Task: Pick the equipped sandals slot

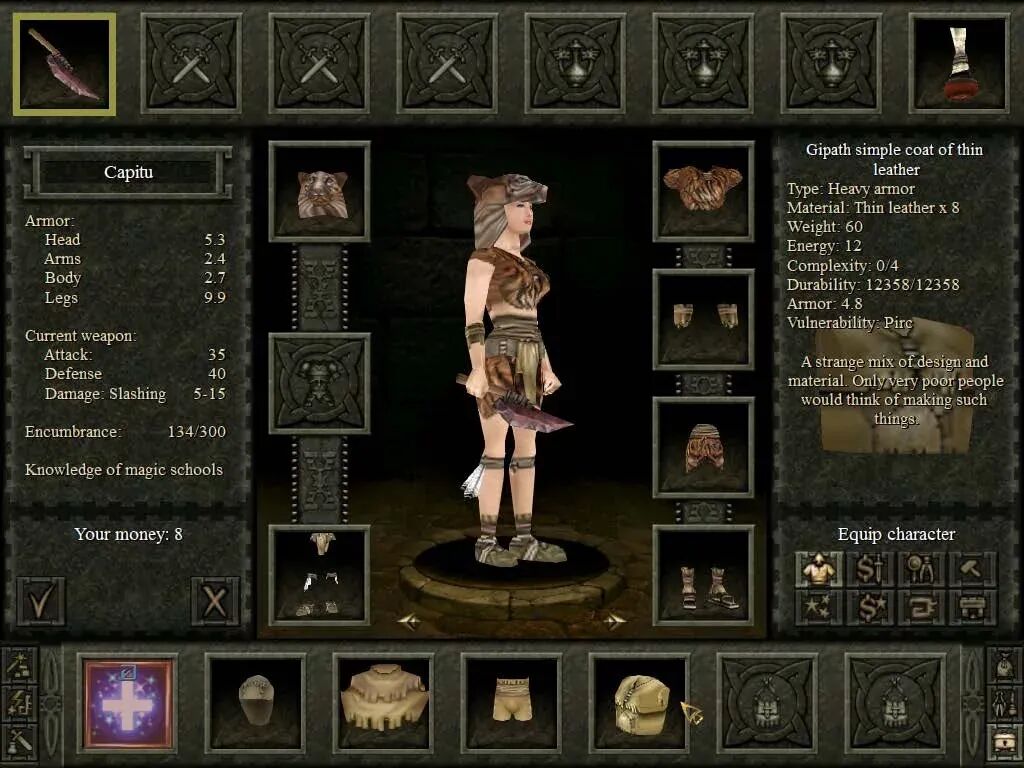Action: [x=703, y=575]
